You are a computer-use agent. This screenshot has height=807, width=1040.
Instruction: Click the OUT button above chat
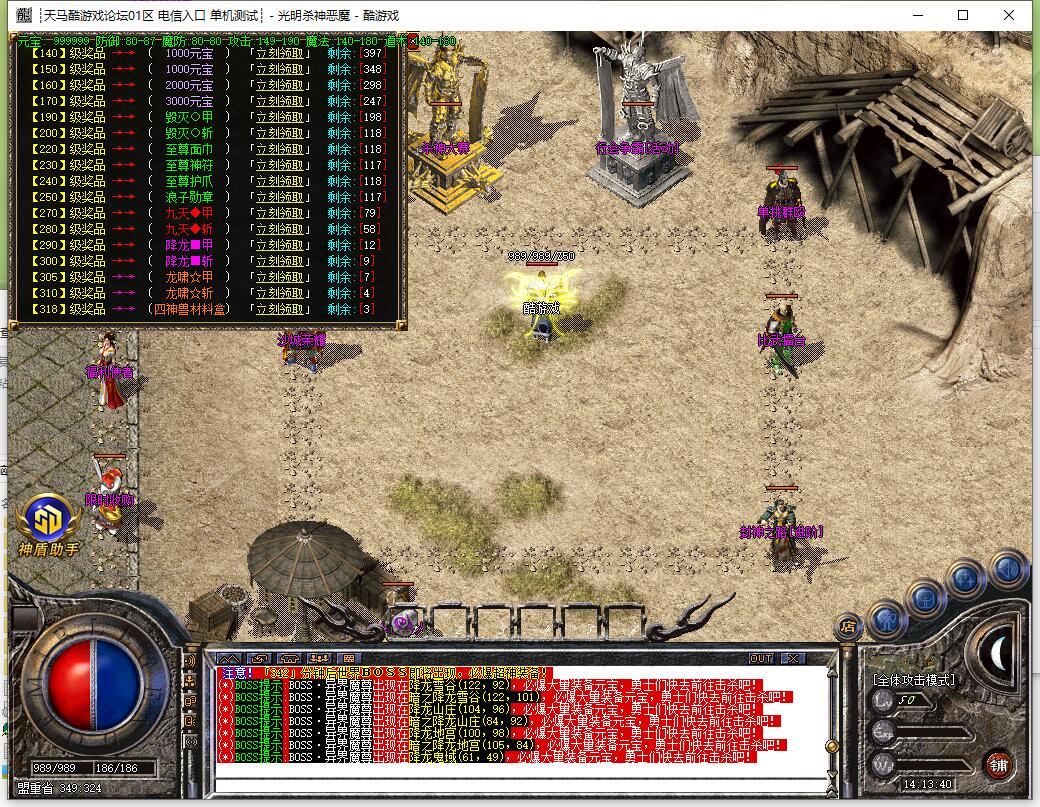761,658
